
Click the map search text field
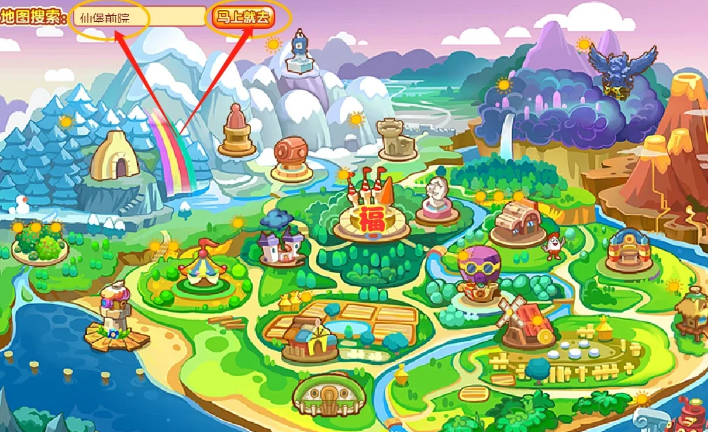[x=139, y=18]
